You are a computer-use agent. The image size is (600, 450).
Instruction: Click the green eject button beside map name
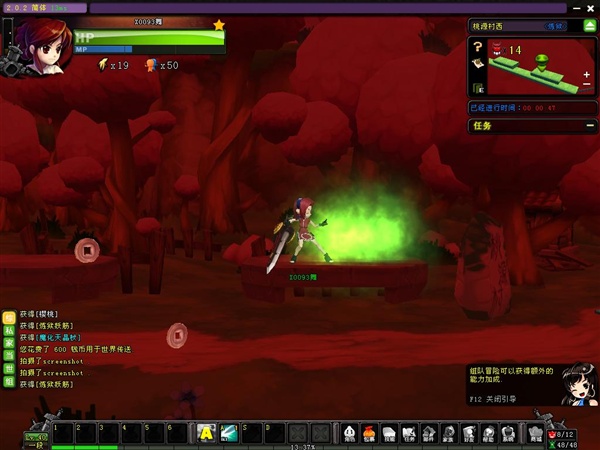[590, 26]
